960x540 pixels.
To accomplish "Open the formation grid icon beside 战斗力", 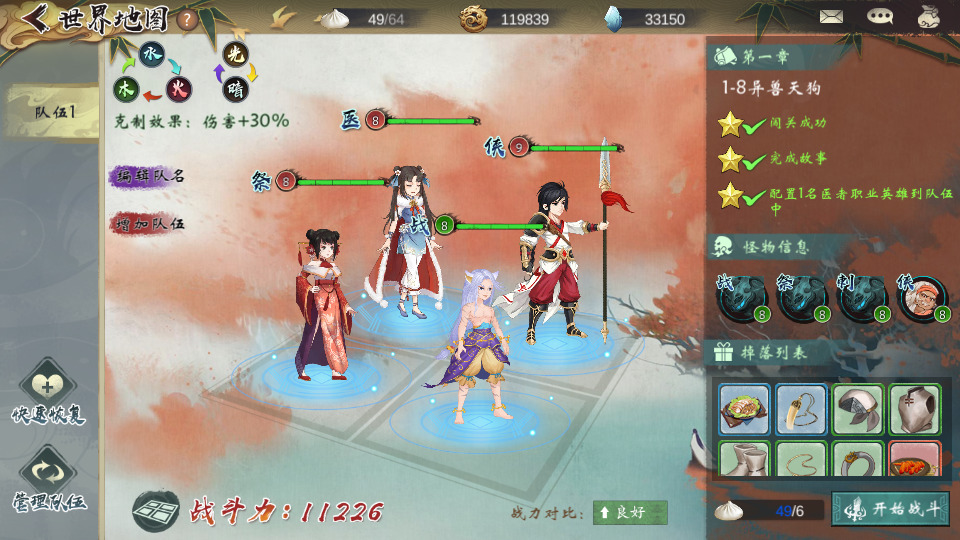I will pyautogui.click(x=156, y=511).
